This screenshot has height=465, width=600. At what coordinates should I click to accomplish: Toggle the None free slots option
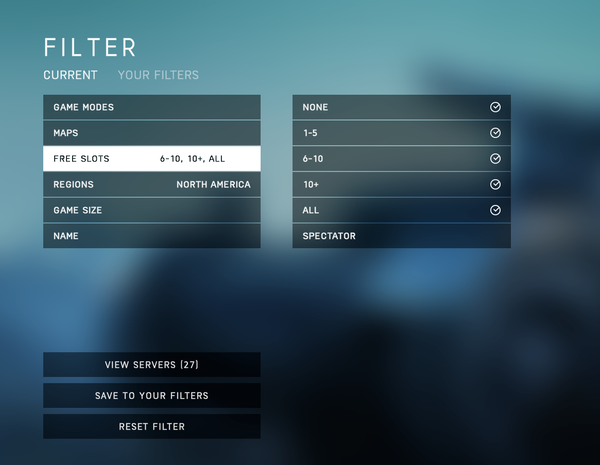[401, 107]
